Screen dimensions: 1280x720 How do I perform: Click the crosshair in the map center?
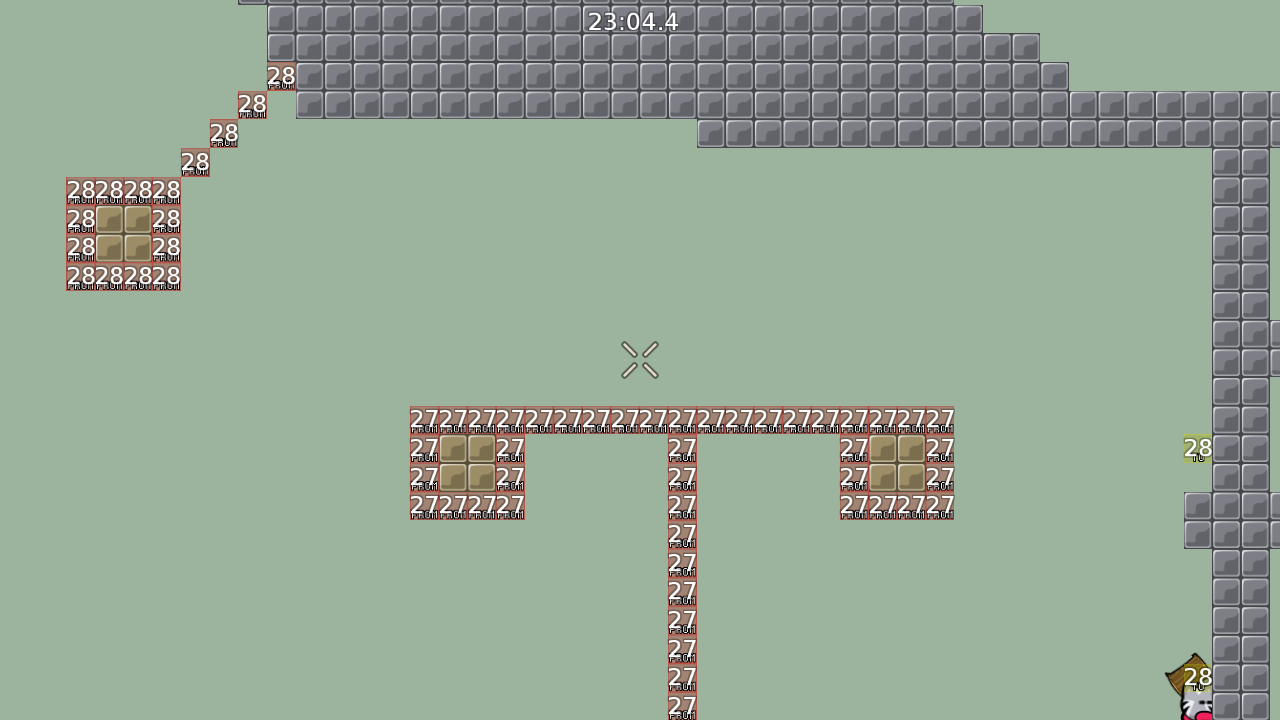tap(640, 361)
